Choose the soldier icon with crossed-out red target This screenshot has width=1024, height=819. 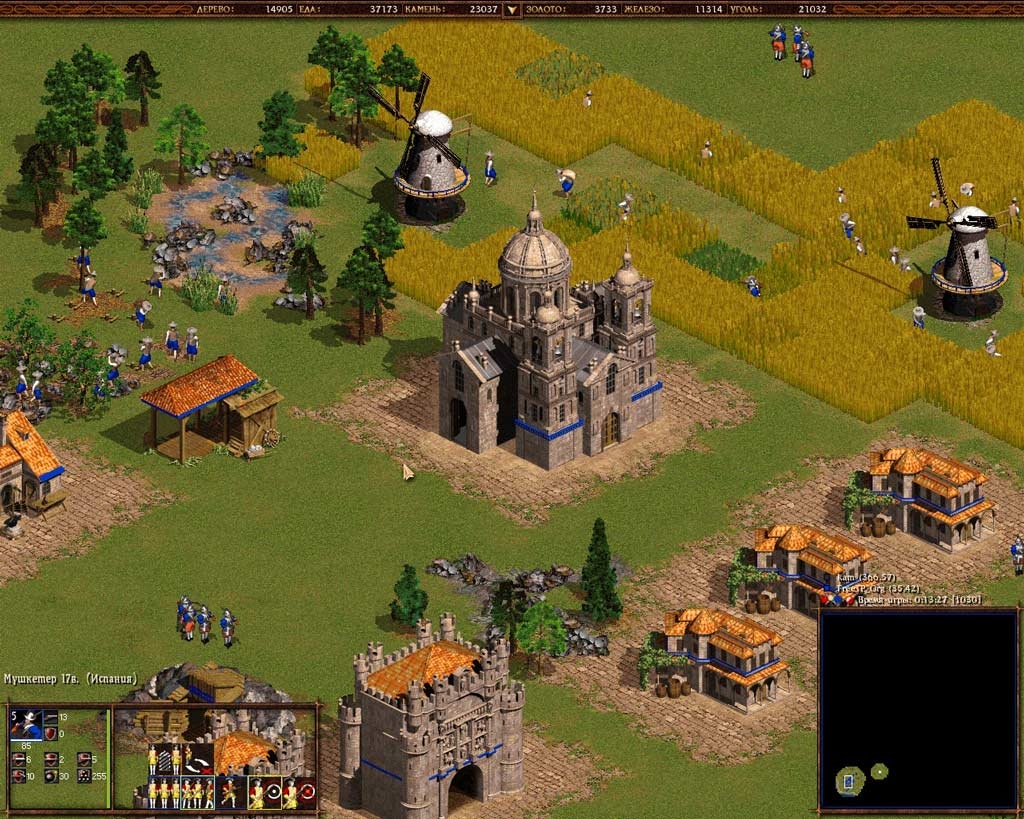tap(297, 793)
